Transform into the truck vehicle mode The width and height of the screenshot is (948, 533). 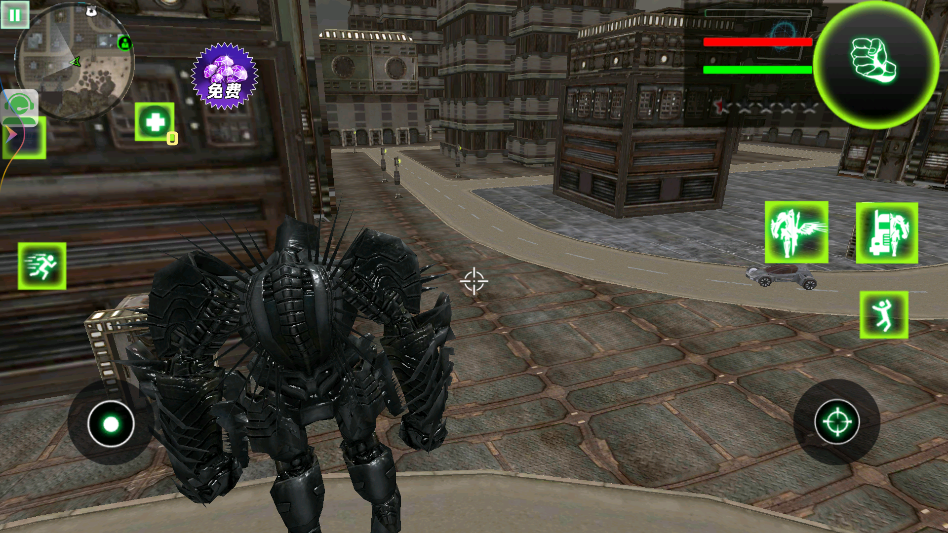pos(886,233)
